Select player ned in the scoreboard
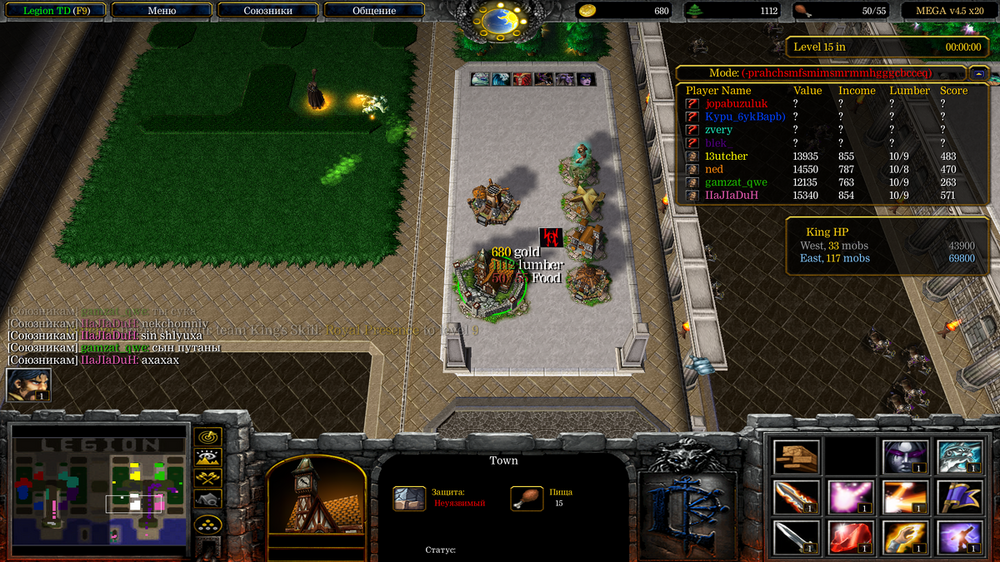Screen dimensions: 1000x562 click(714, 169)
